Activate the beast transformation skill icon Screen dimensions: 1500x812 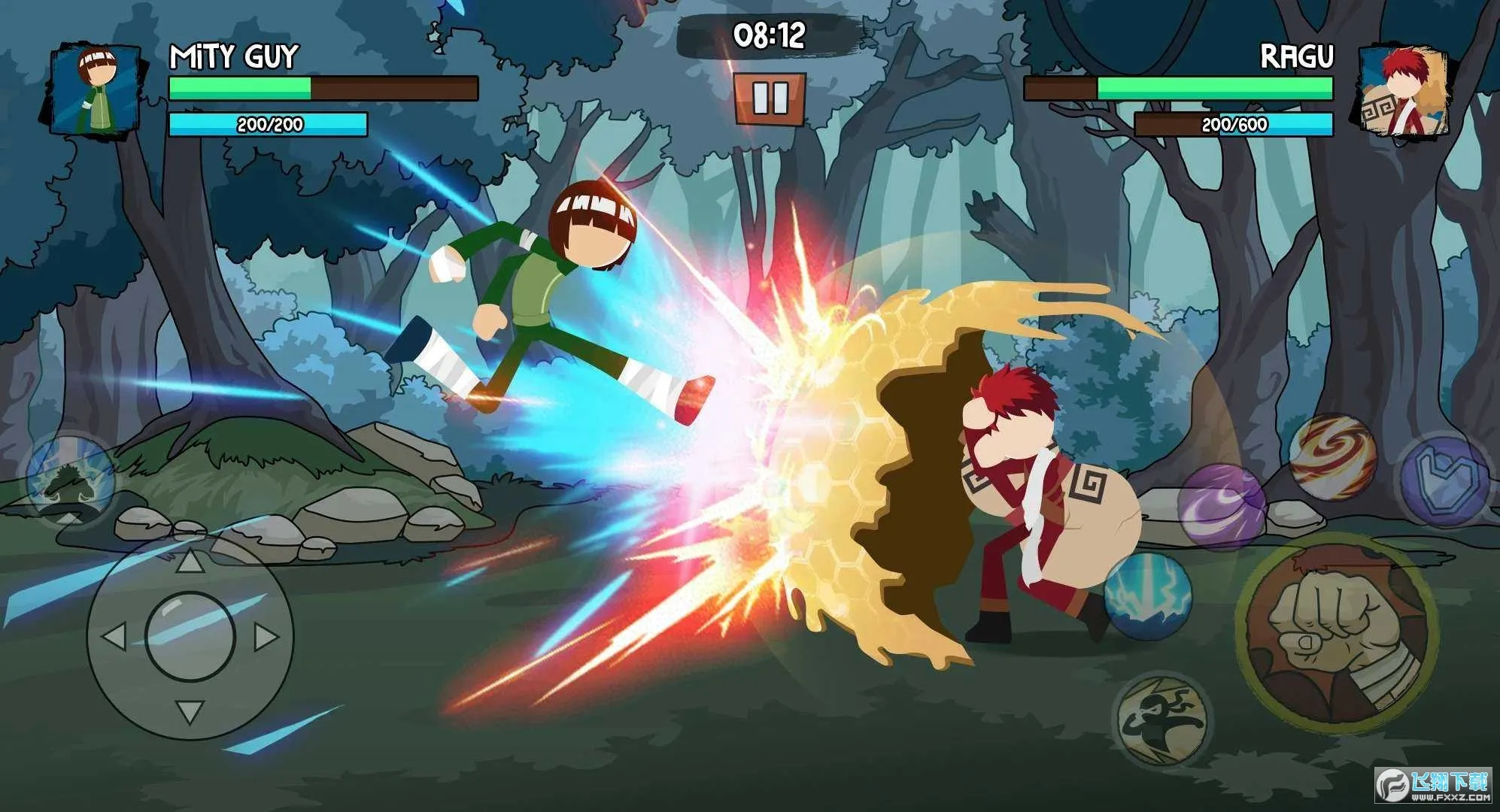pos(70,480)
